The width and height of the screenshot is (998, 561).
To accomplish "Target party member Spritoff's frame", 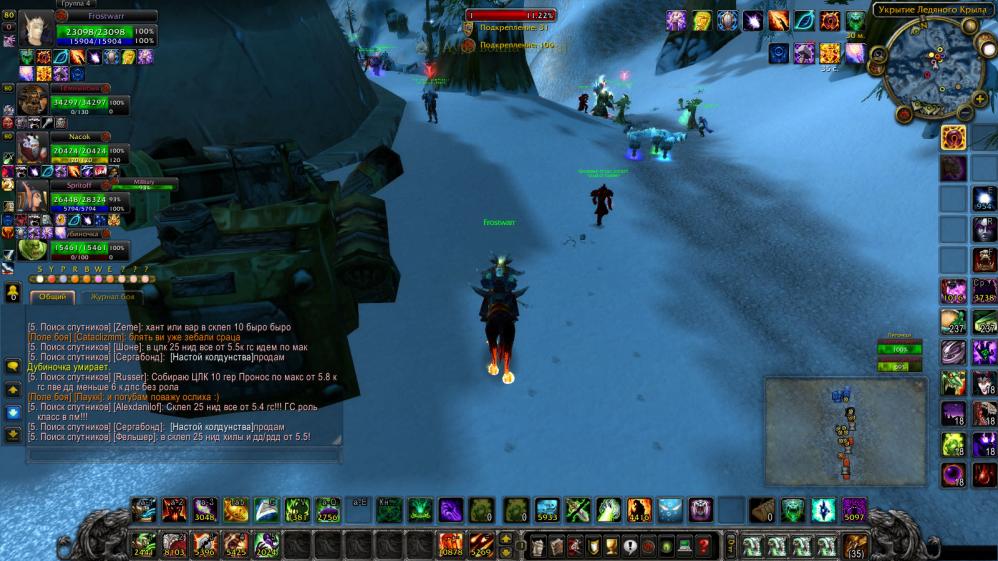I will [x=34, y=198].
